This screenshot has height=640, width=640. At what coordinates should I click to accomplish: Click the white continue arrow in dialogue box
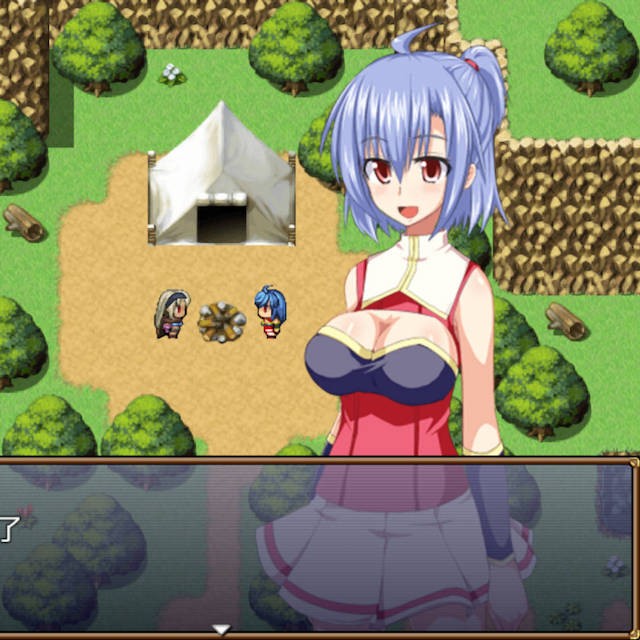click(x=222, y=629)
